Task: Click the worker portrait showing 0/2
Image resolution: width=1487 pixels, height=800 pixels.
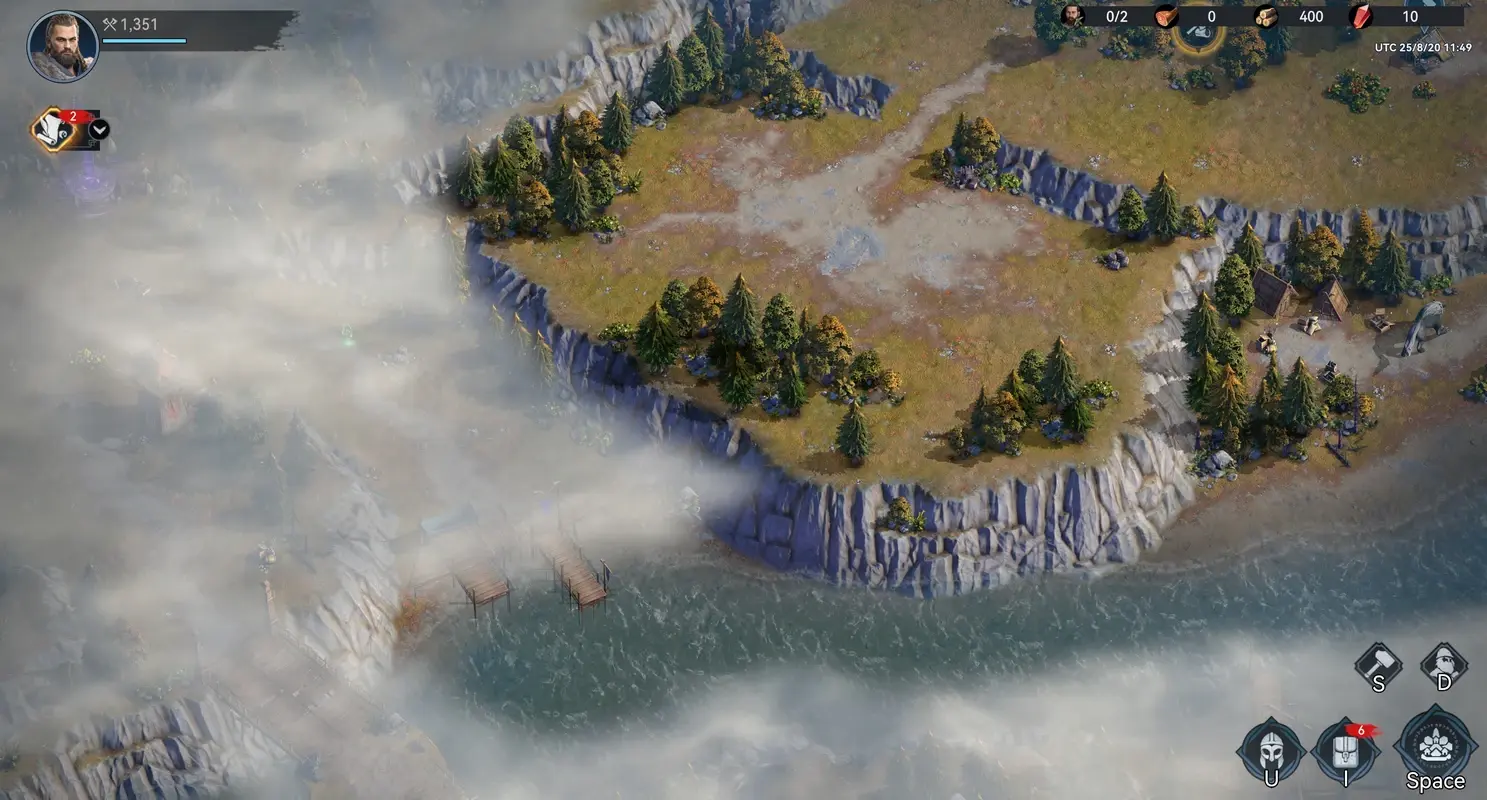Action: [1075, 16]
